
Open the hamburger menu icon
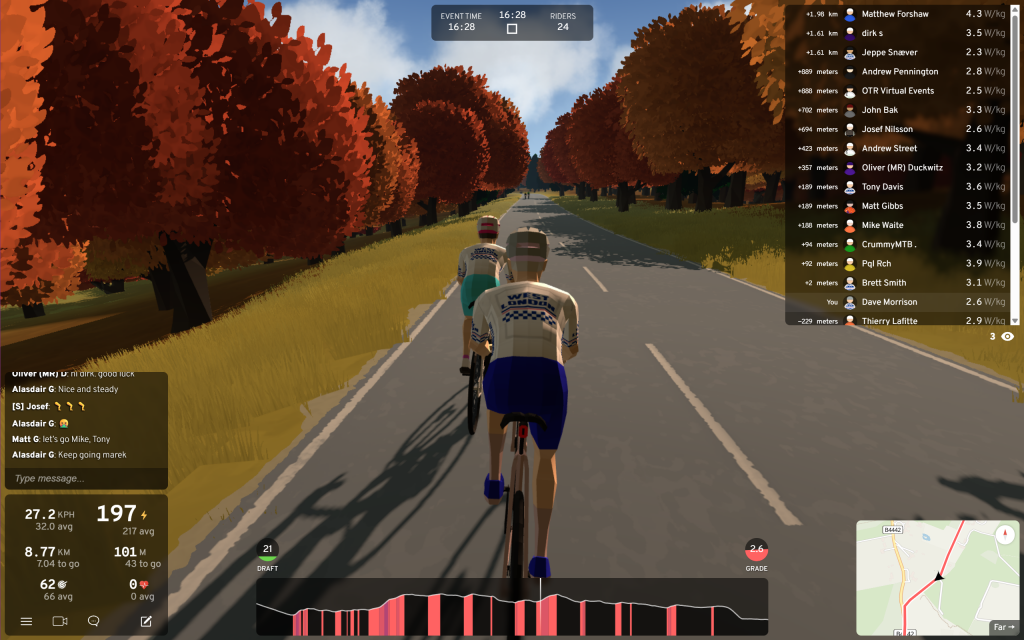(x=27, y=621)
